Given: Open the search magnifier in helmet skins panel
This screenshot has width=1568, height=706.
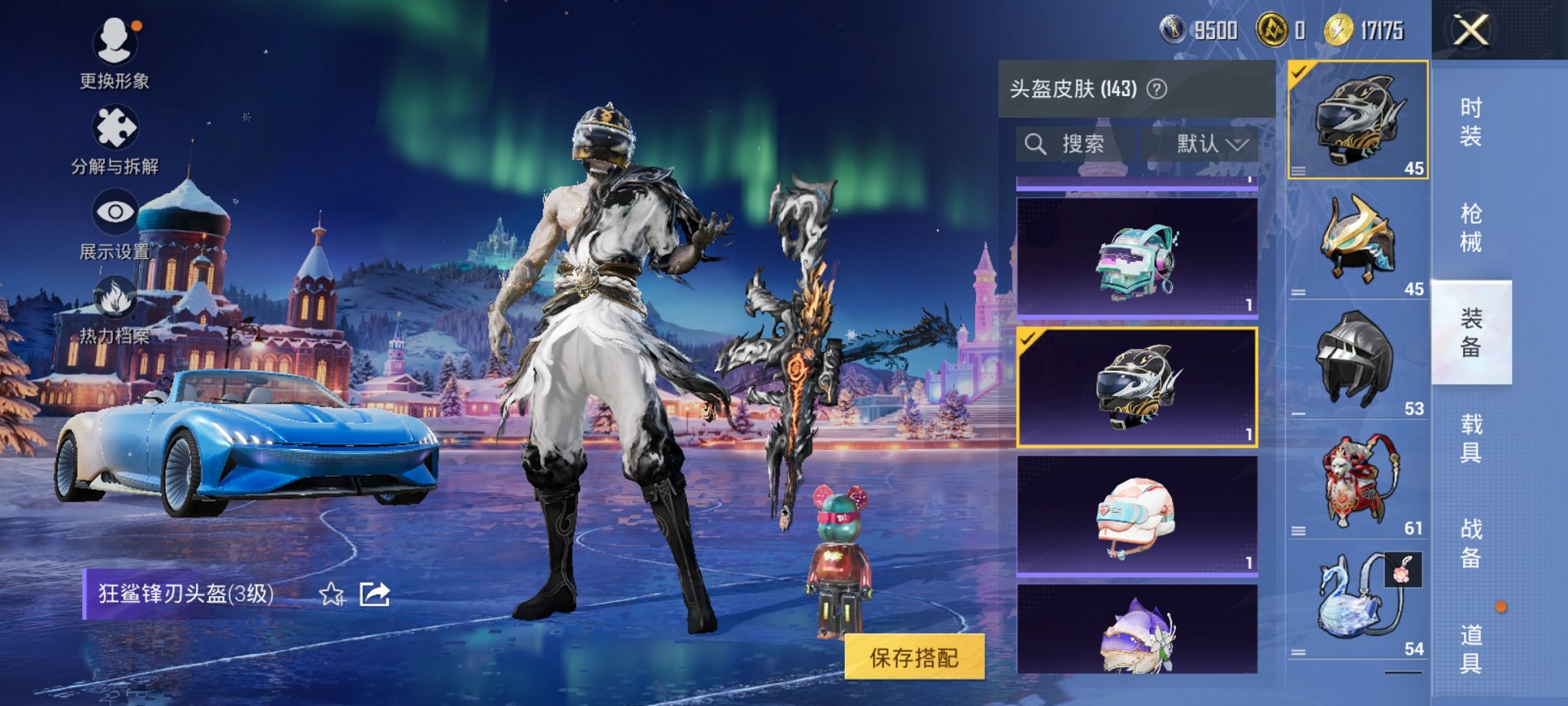Looking at the screenshot, I should pos(1035,144).
